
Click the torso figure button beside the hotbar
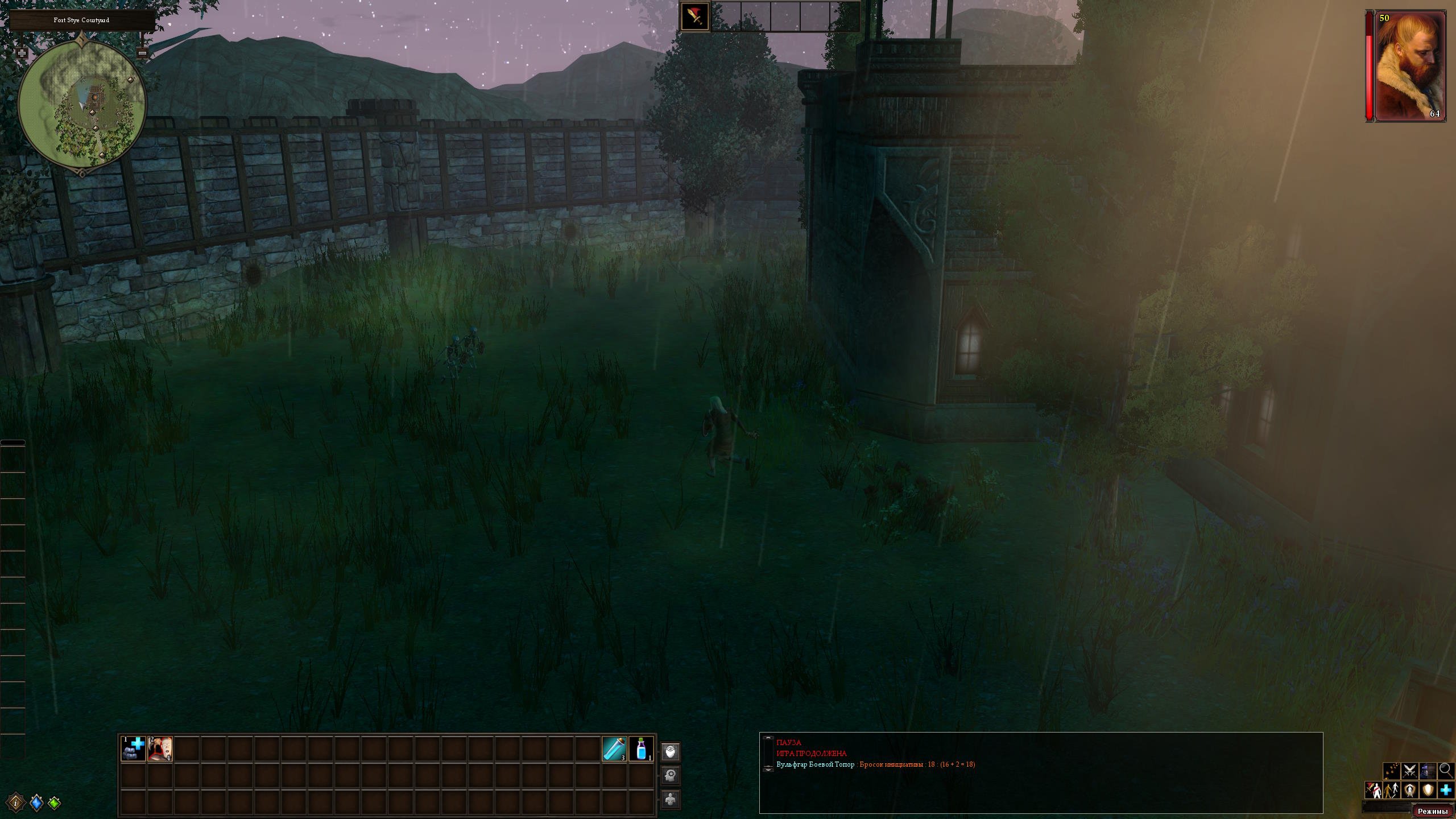coord(671,799)
